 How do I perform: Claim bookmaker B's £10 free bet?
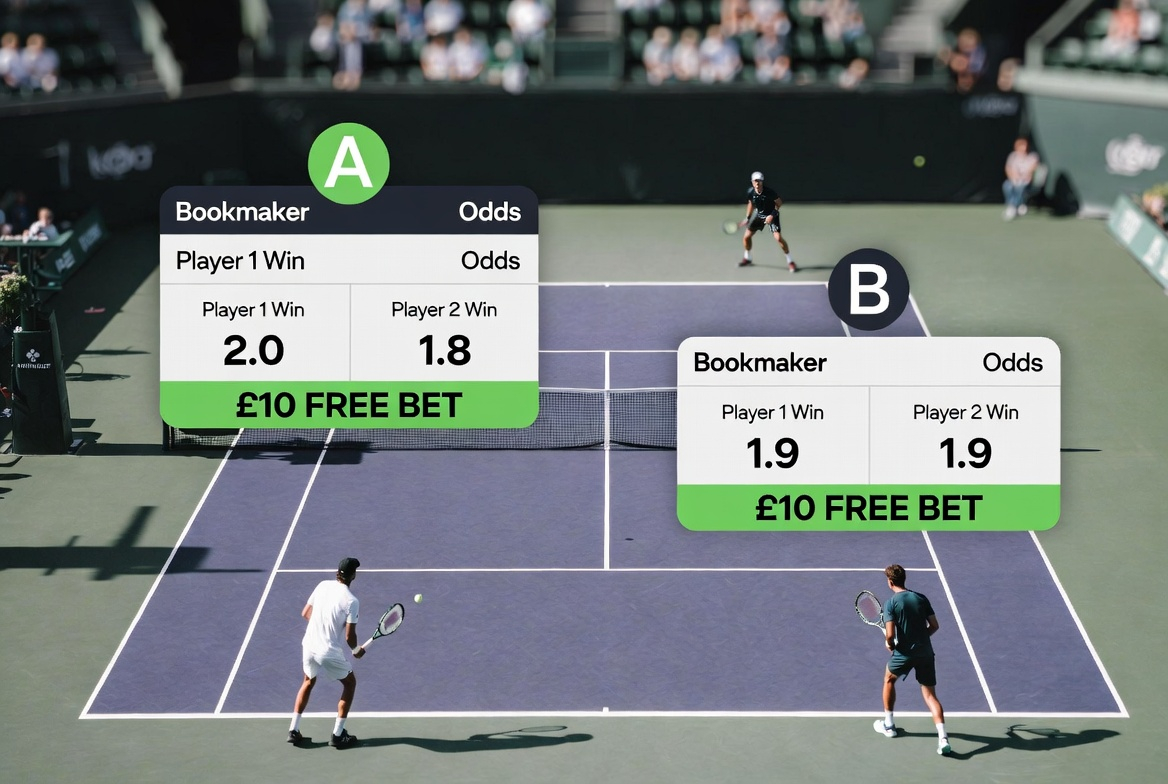(868, 507)
